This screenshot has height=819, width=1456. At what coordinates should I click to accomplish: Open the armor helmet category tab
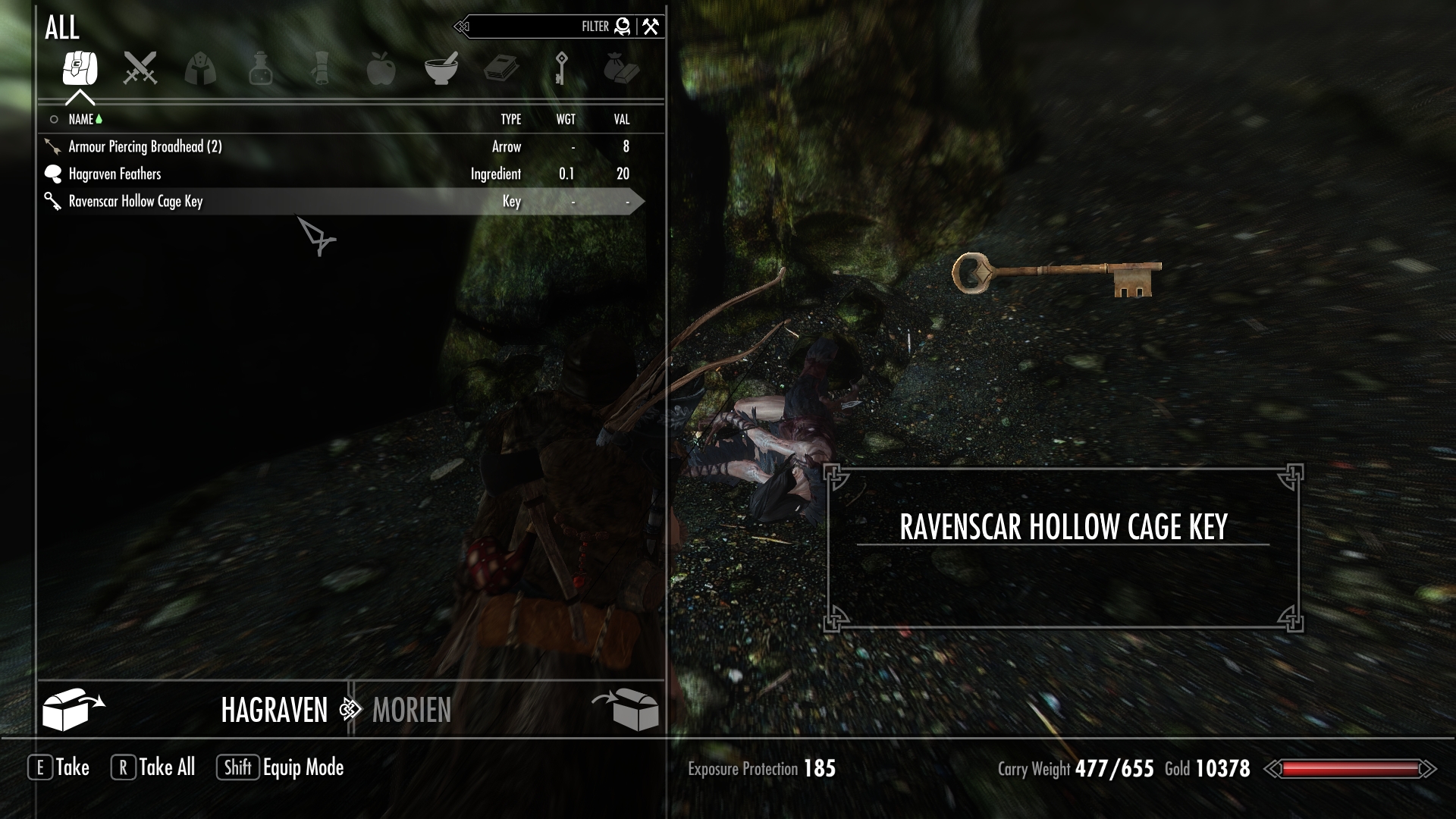tap(200, 68)
